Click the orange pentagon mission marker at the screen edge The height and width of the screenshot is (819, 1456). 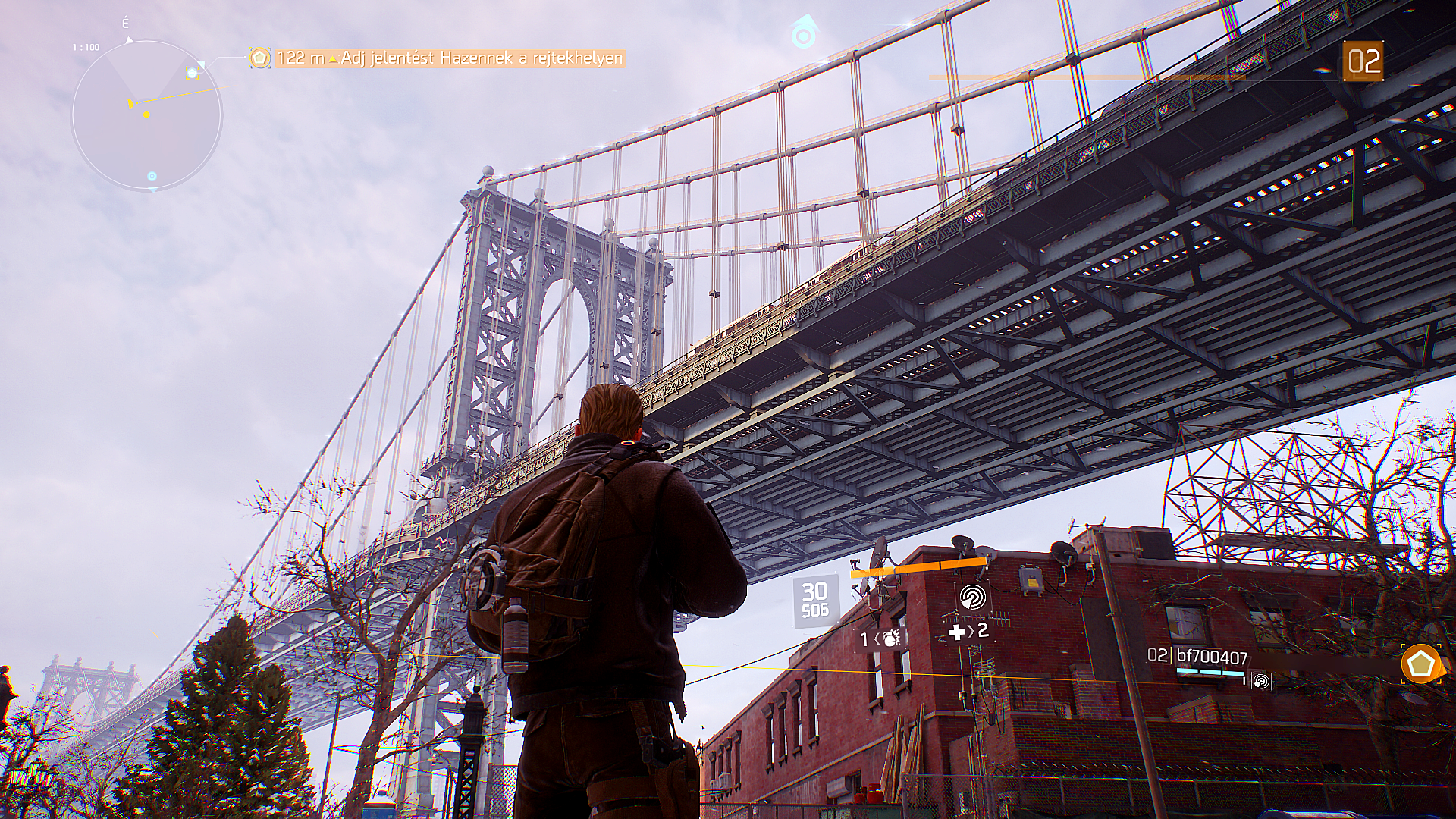coord(1420,664)
